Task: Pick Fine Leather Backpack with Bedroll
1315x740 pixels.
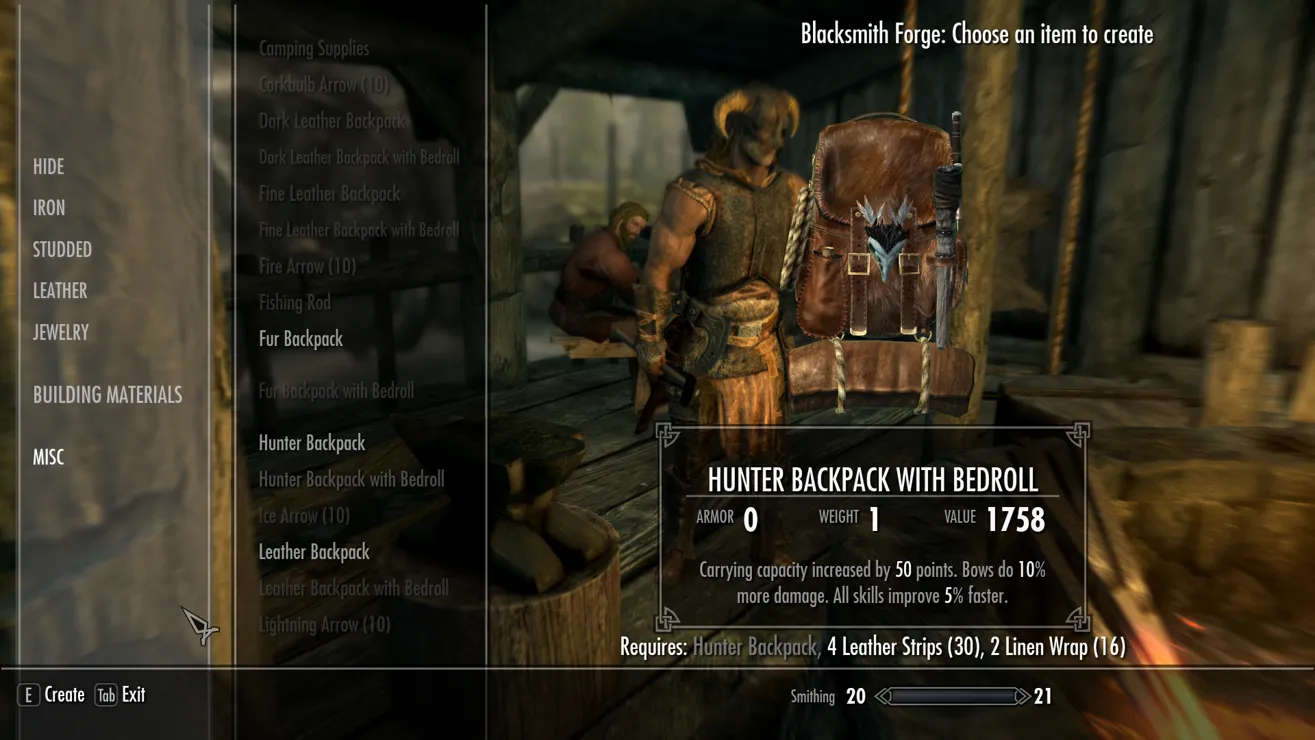Action: (x=359, y=230)
